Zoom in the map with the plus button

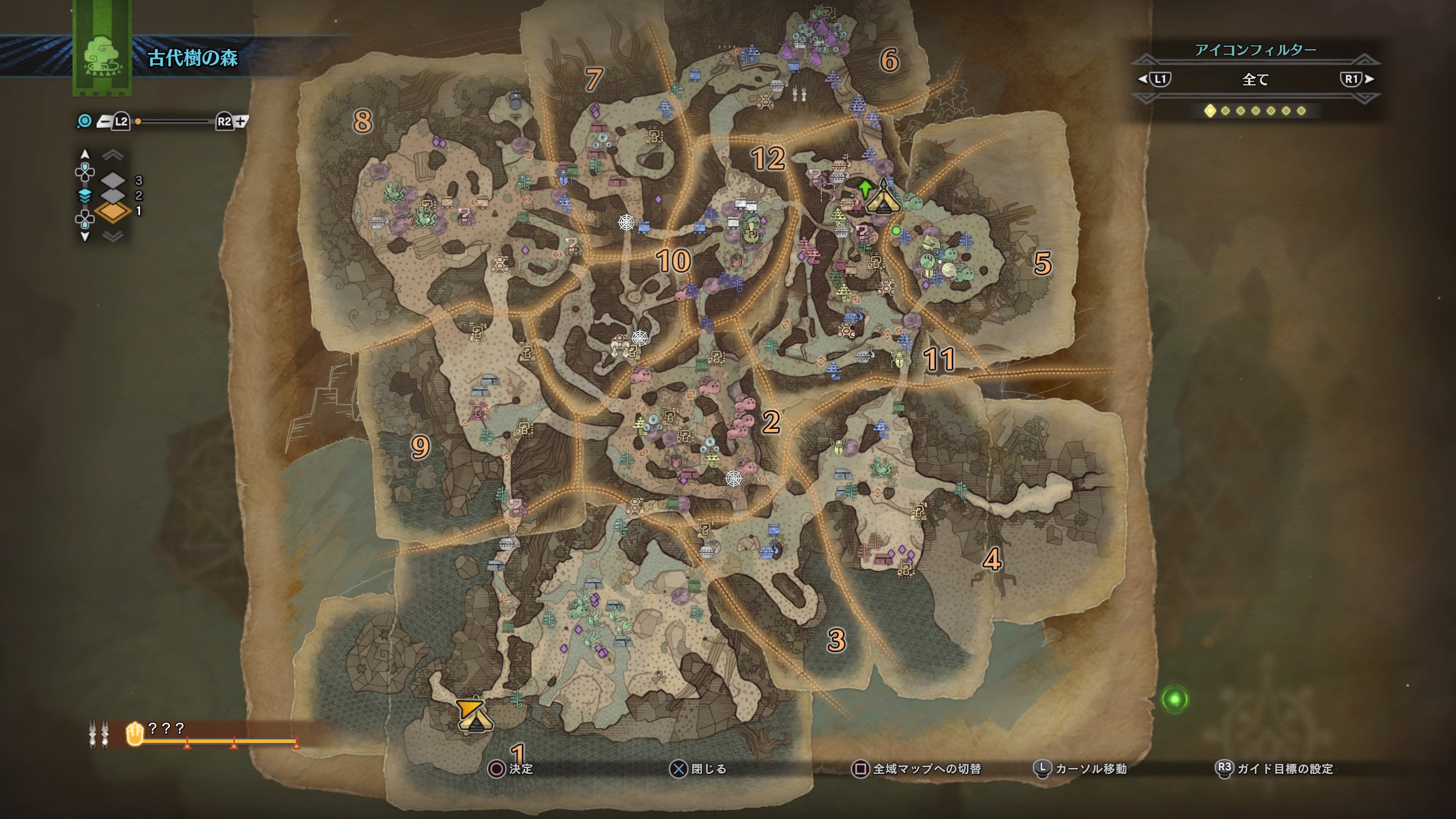pyautogui.click(x=242, y=121)
